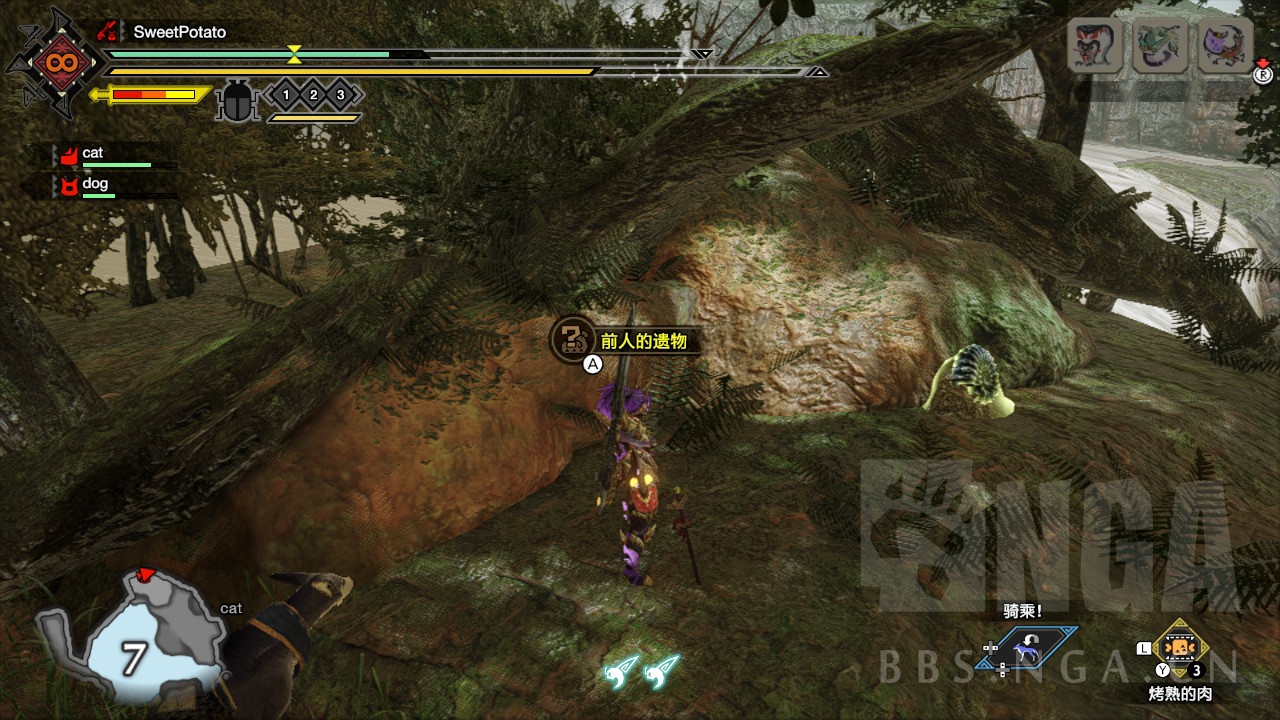The image size is (1280, 720).
Task: Select the green monster icon
Action: point(1160,46)
